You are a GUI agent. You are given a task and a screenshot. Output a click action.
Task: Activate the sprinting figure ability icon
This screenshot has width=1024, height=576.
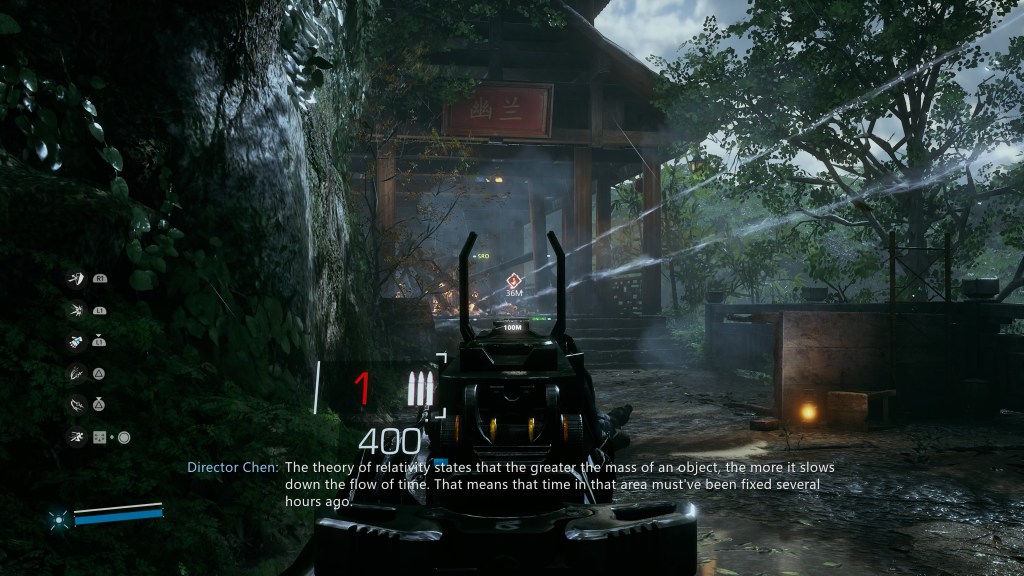(x=76, y=437)
